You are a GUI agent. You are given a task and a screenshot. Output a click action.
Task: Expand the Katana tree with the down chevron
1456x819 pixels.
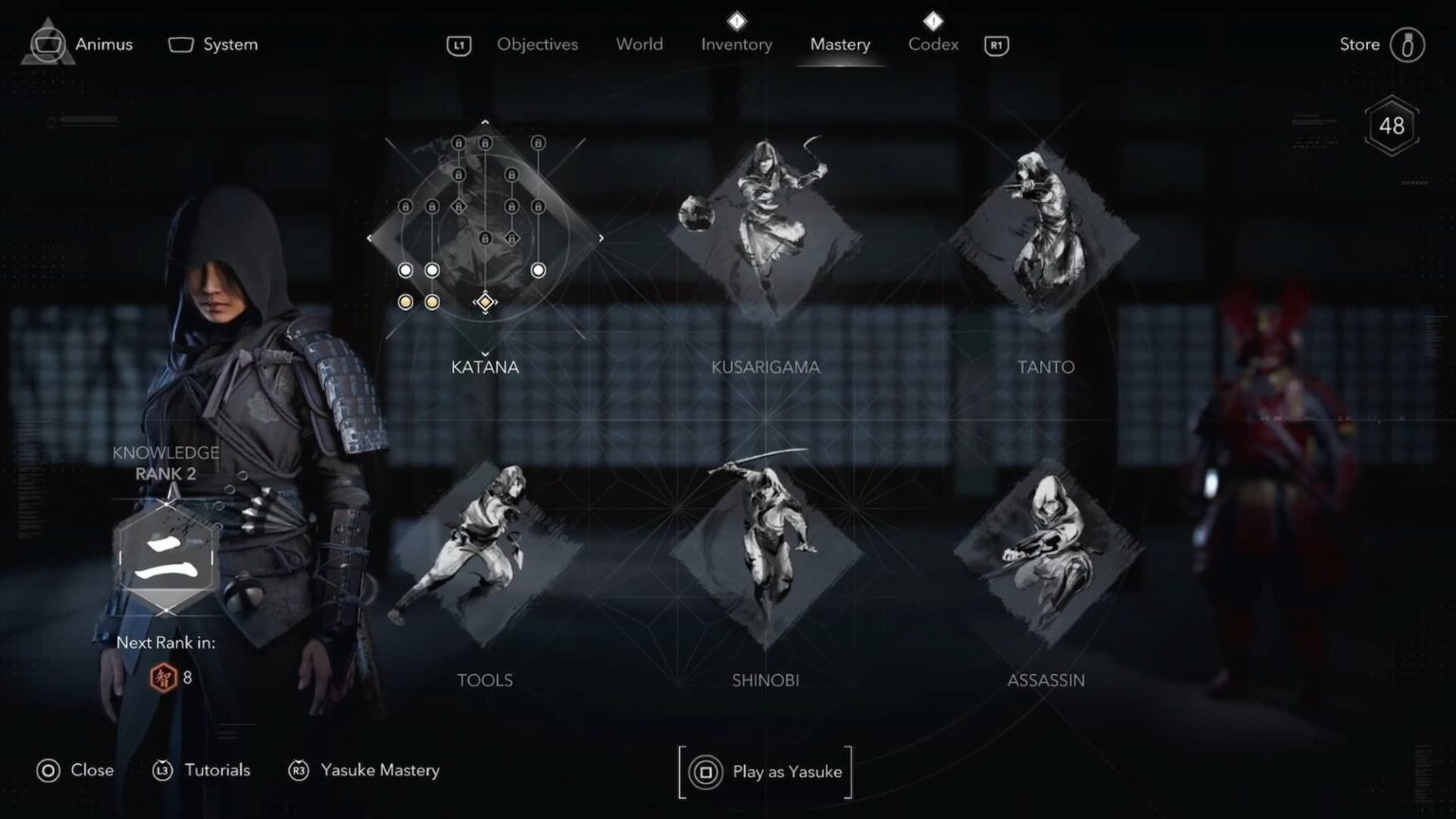coord(484,354)
